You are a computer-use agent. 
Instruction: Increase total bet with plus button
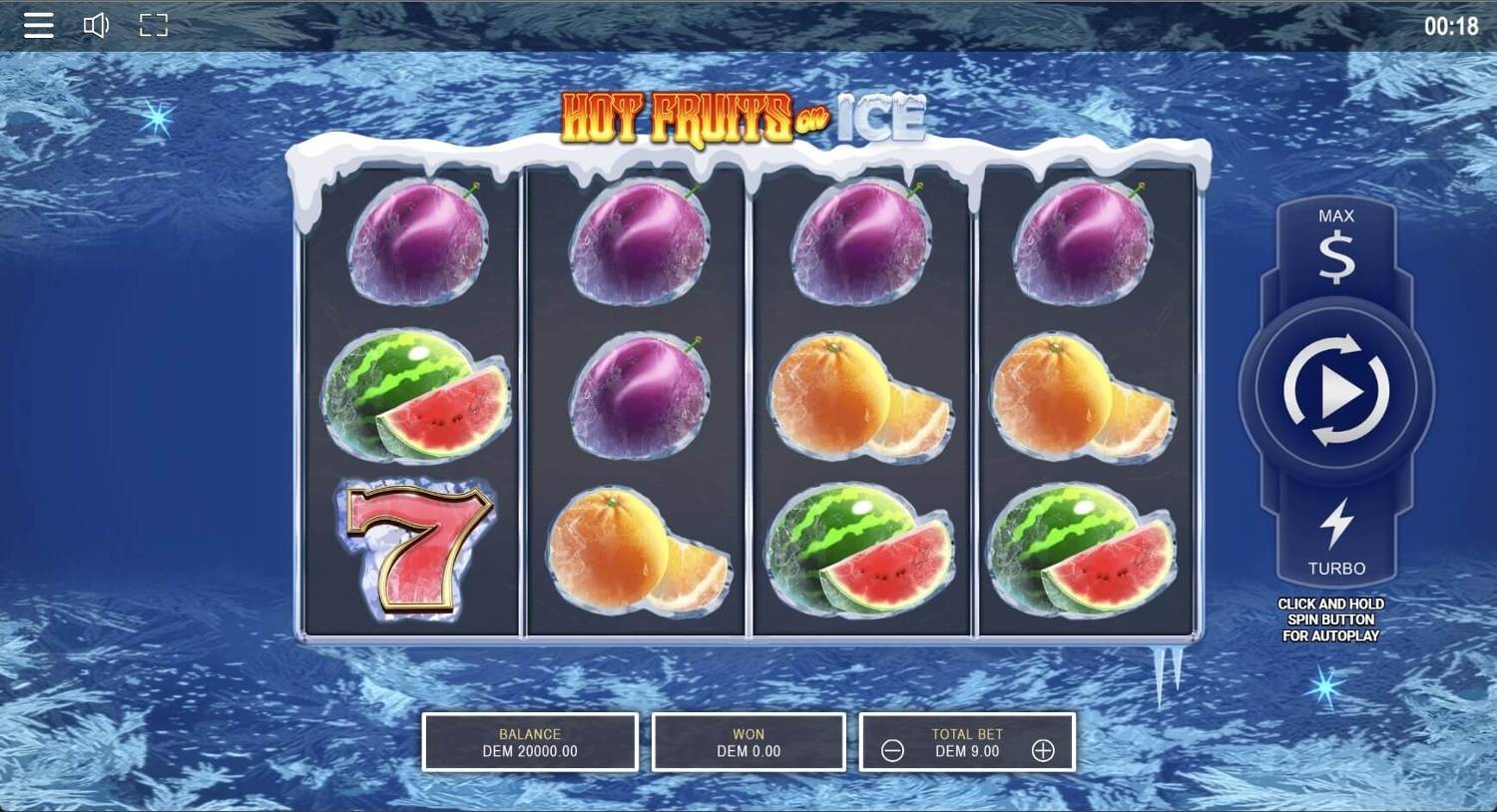pos(1043,751)
